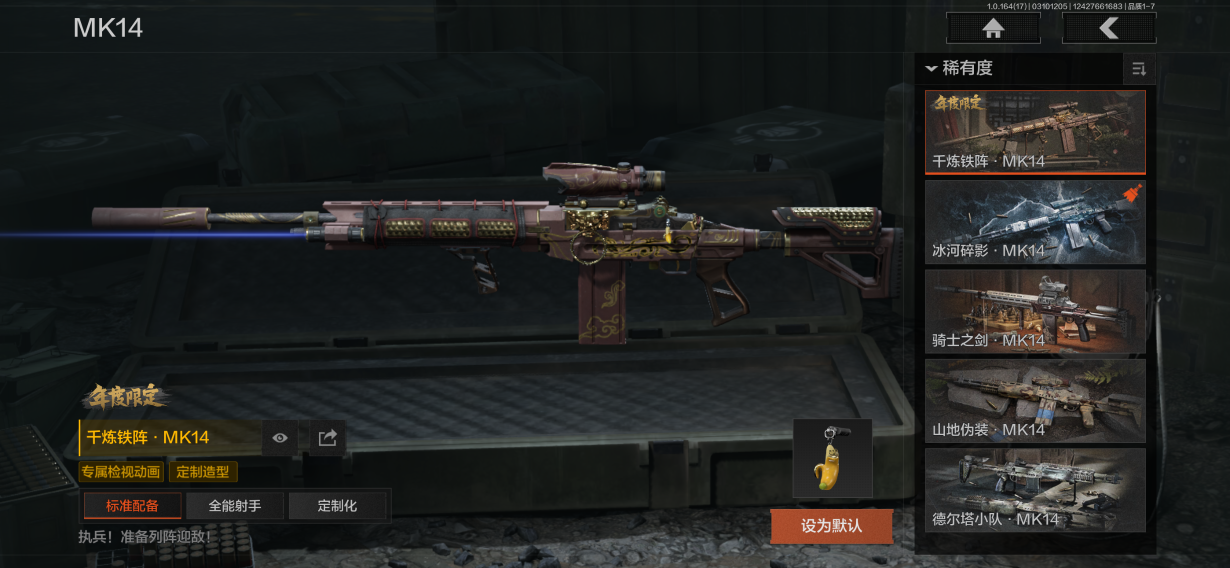Switch to the 全能射手 tab
Viewport: 1230px width, 568px height.
235,506
